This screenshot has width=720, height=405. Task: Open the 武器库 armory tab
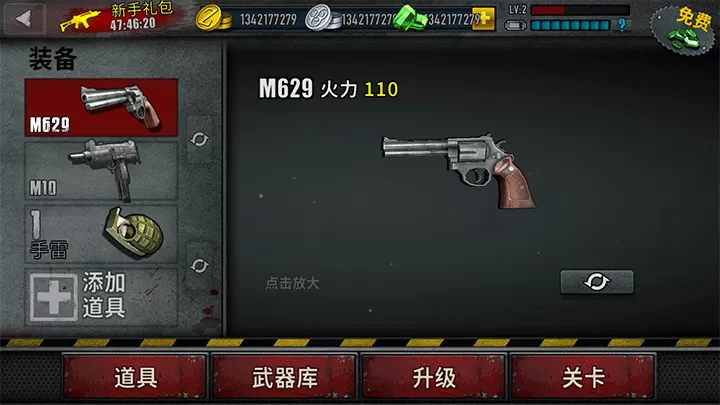click(x=284, y=378)
